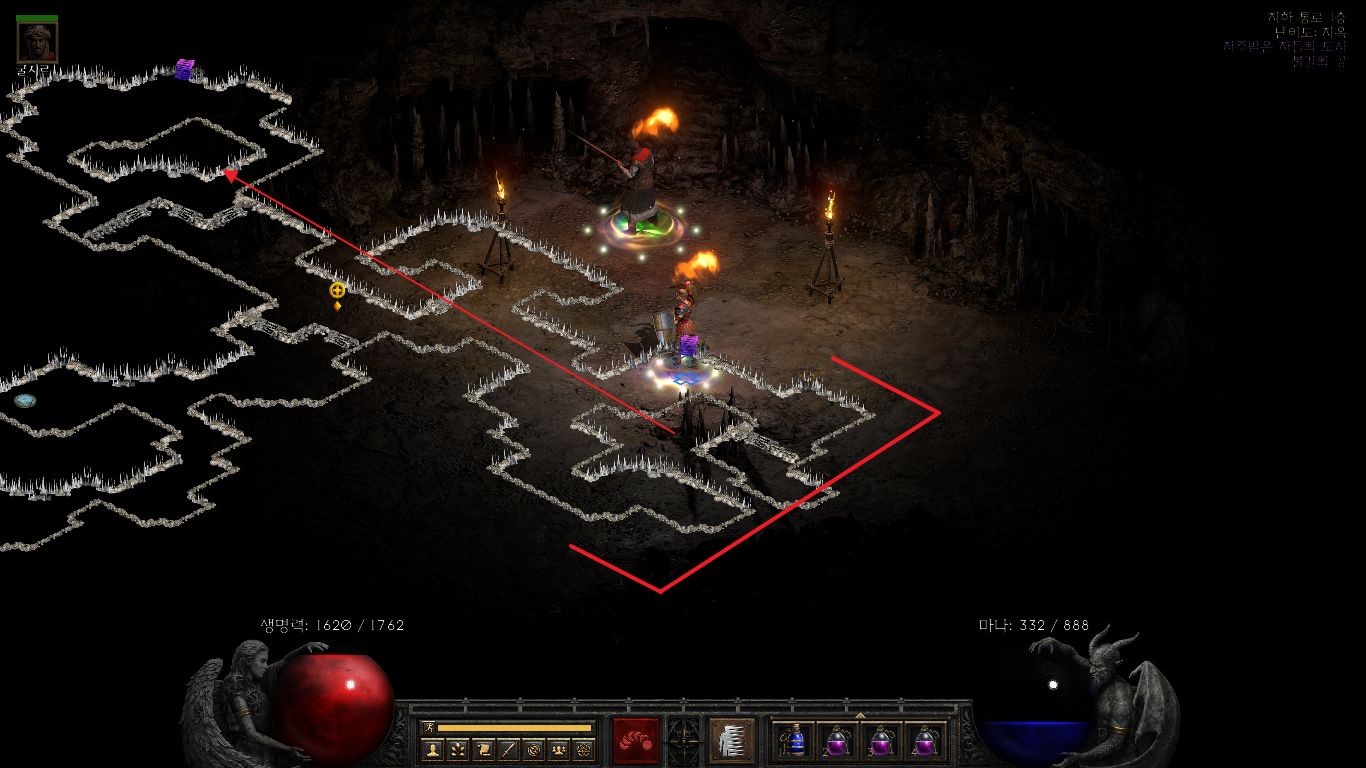The width and height of the screenshot is (1366, 768).
Task: Toggle the run/walk icon beside the stamina bar
Action: coord(429,727)
